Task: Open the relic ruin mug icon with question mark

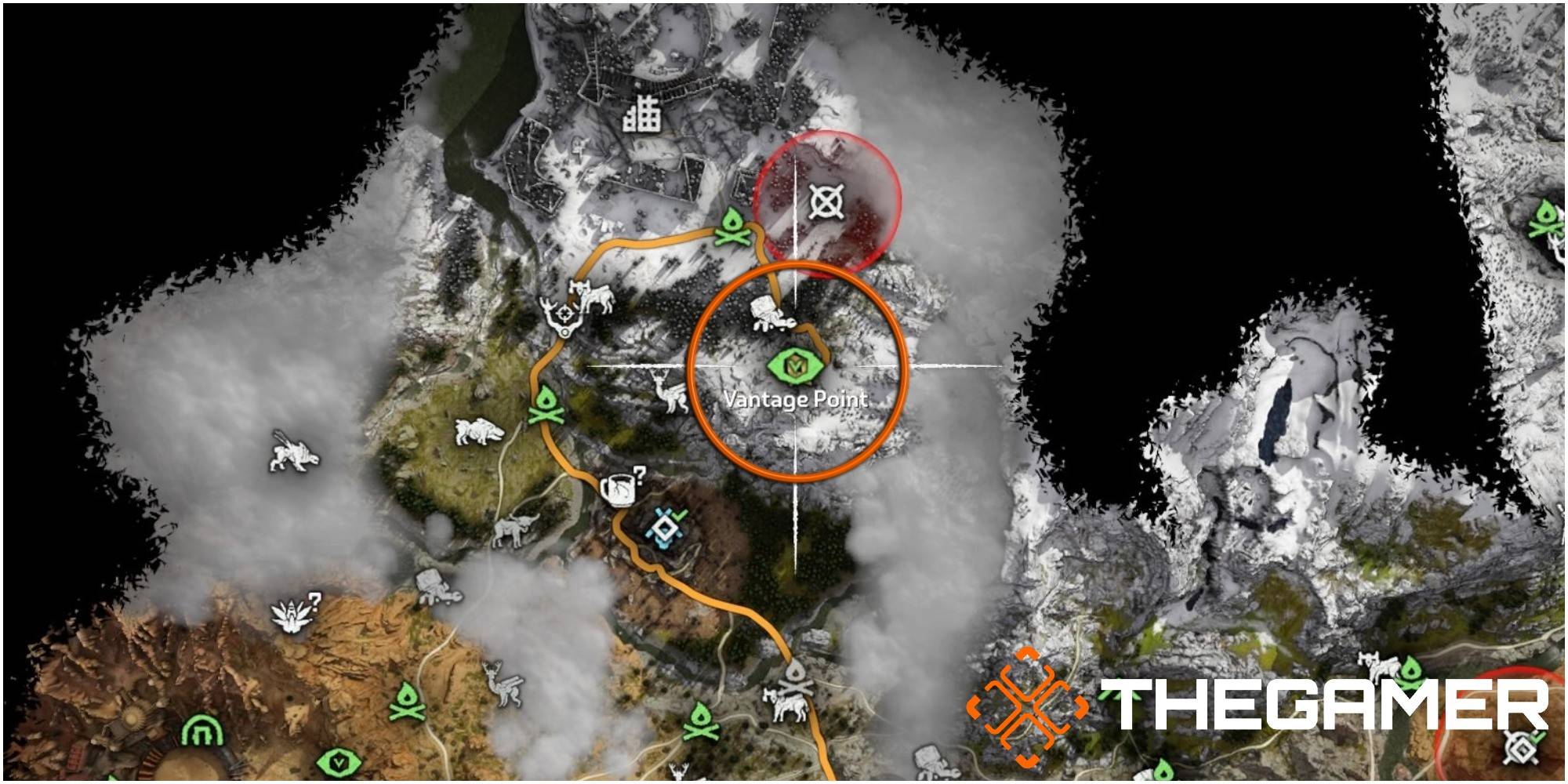Action: [x=619, y=491]
